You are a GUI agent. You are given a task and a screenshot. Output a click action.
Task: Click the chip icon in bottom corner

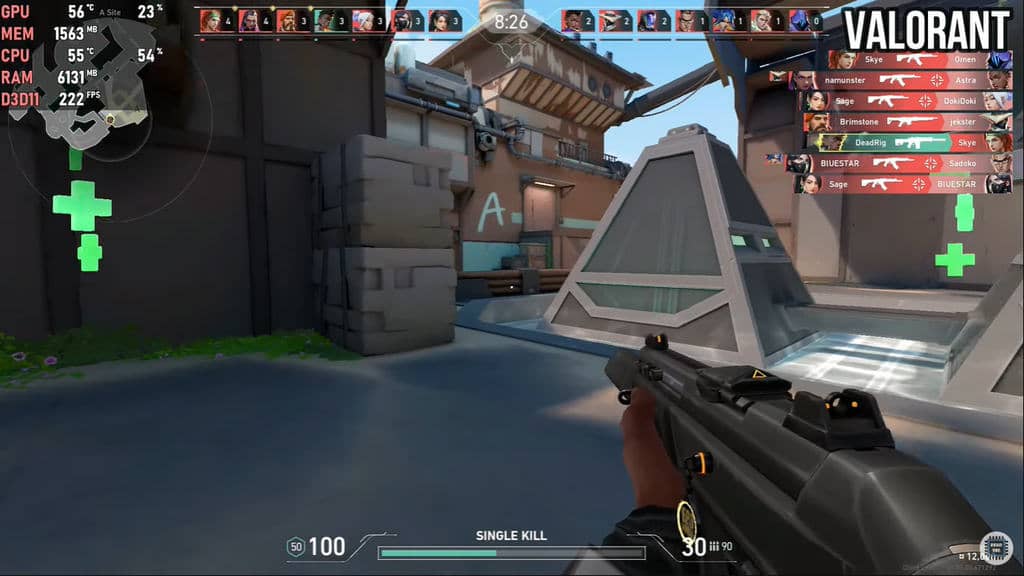click(996, 546)
